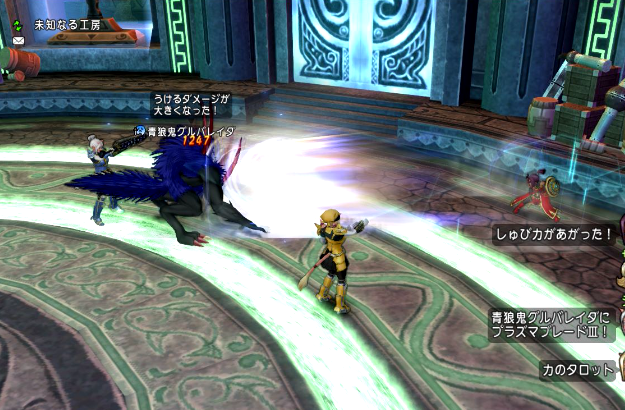Click the green arrows icon beside 未知なる工房
The image size is (625, 410).
pyautogui.click(x=18, y=22)
